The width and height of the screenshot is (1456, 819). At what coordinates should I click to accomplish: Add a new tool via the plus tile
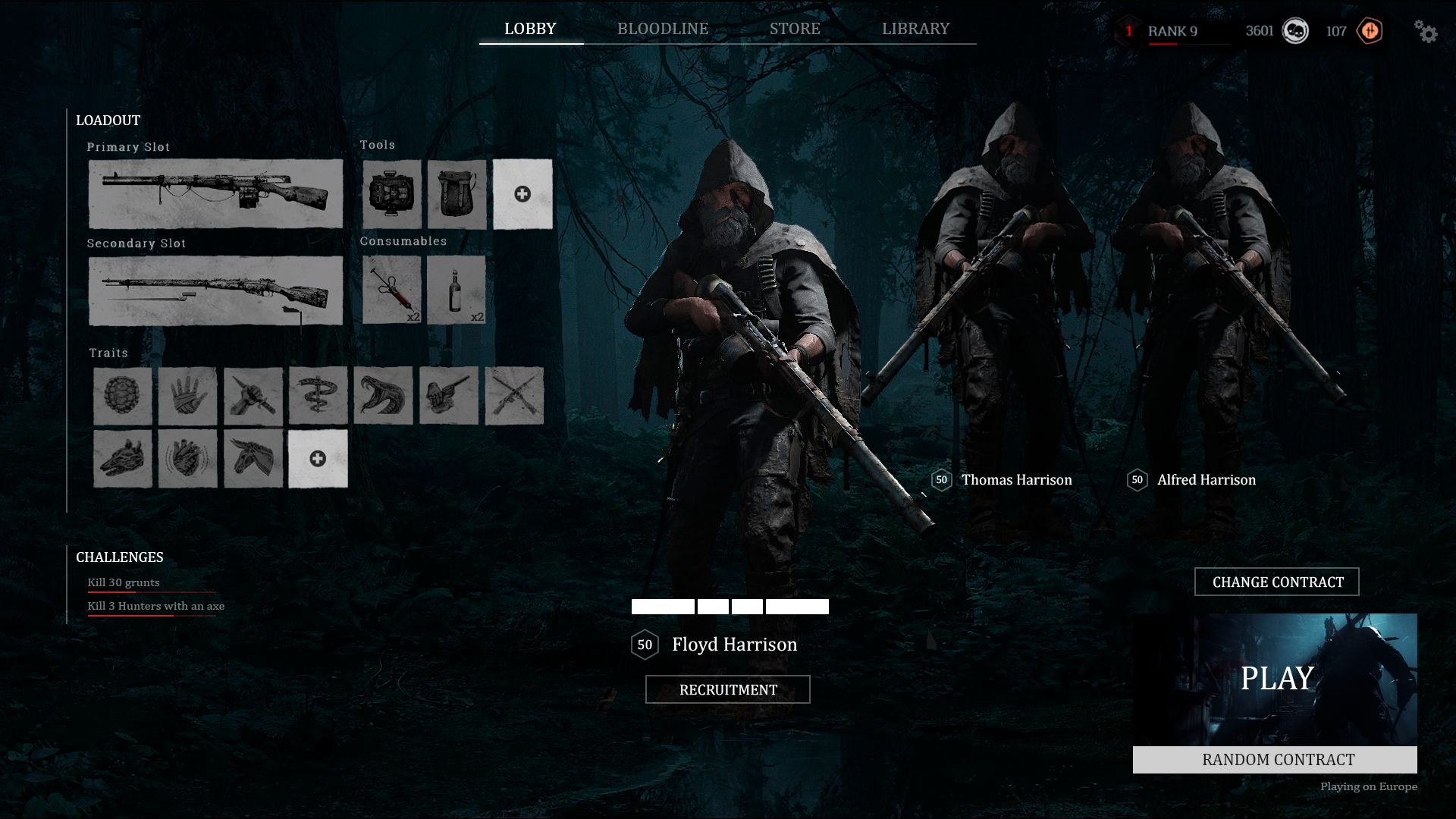tap(522, 195)
